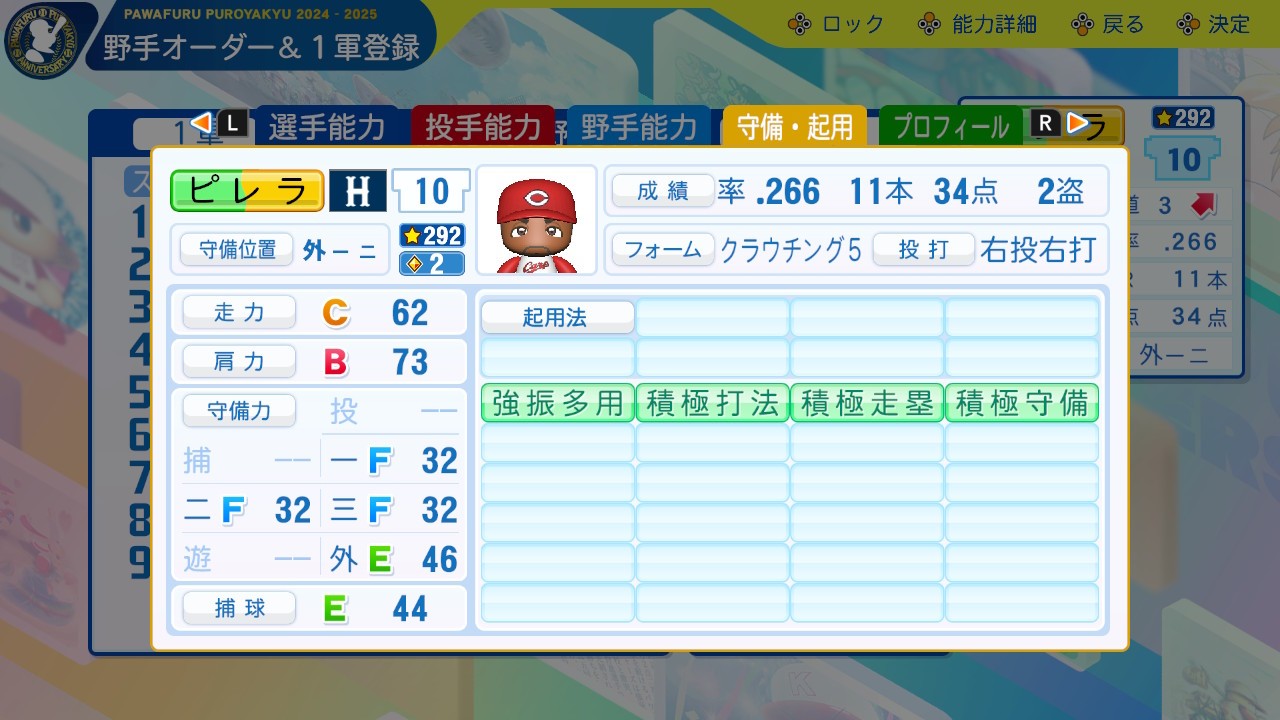Click the yellow diamond level 2 icon
The width and height of the screenshot is (1280, 720).
point(430,263)
